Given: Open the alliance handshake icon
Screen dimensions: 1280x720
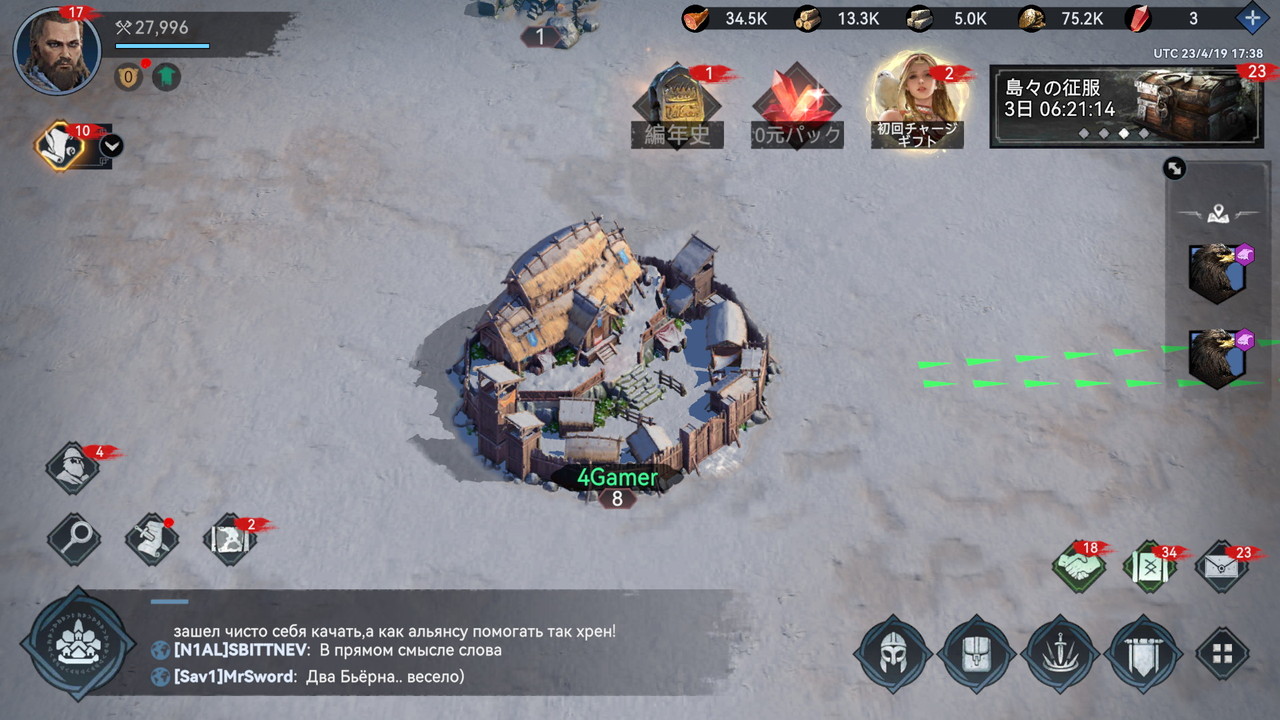Looking at the screenshot, I should click(1078, 567).
